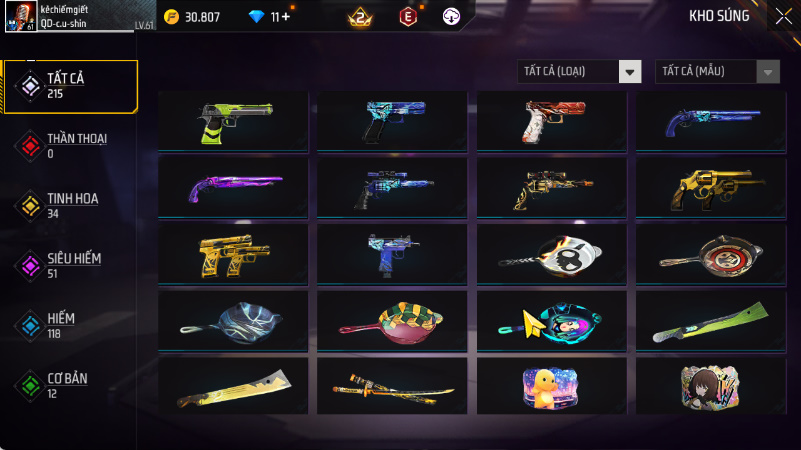
Task: Open the red E hexagon badge
Action: tap(407, 17)
